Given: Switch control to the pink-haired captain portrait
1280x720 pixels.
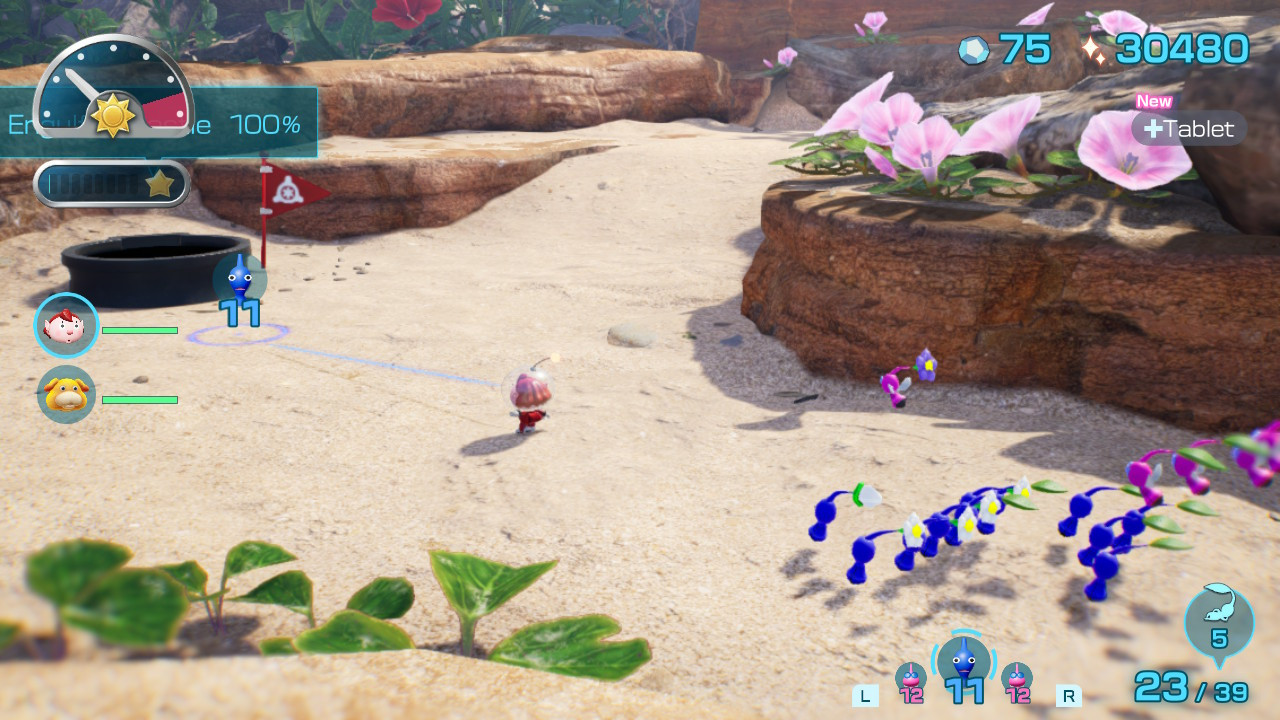Looking at the screenshot, I should 65,325.
